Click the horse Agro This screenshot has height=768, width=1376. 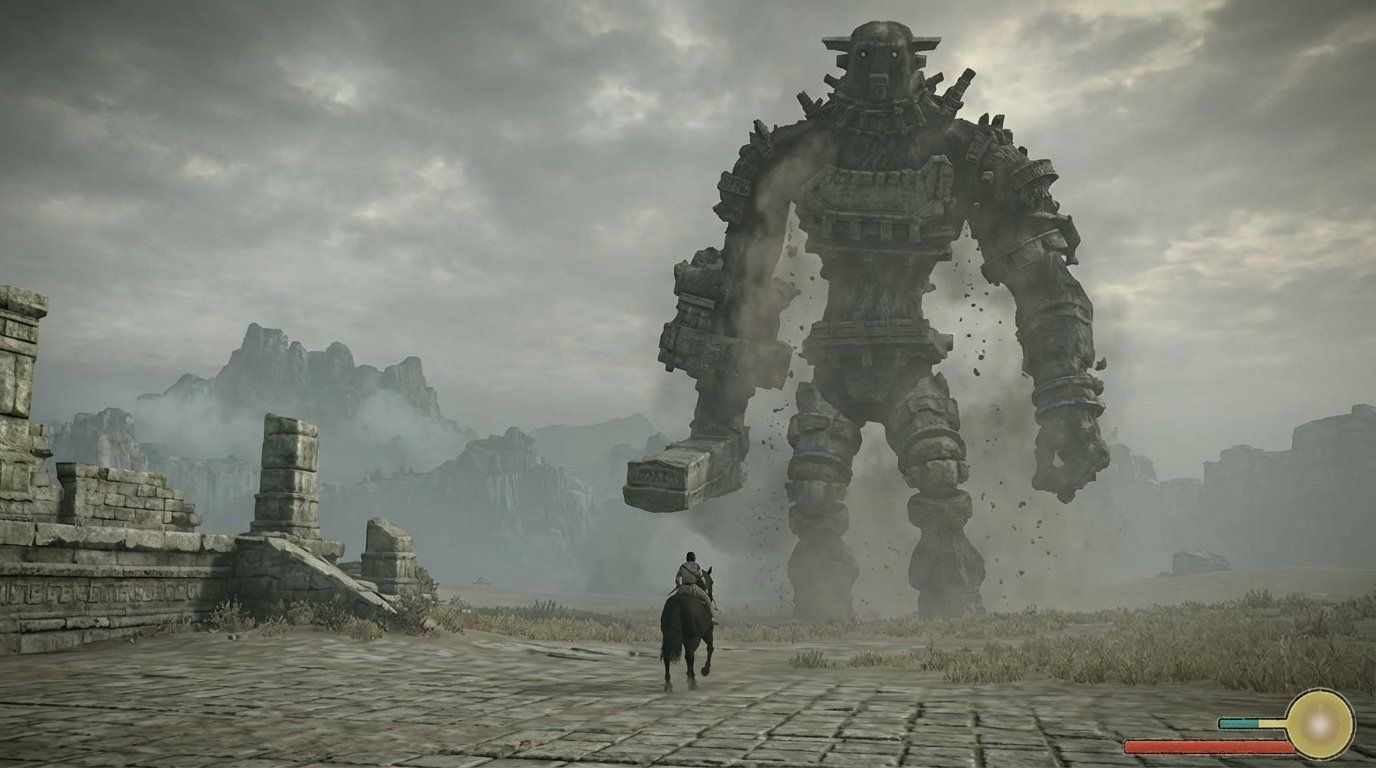pos(685,630)
